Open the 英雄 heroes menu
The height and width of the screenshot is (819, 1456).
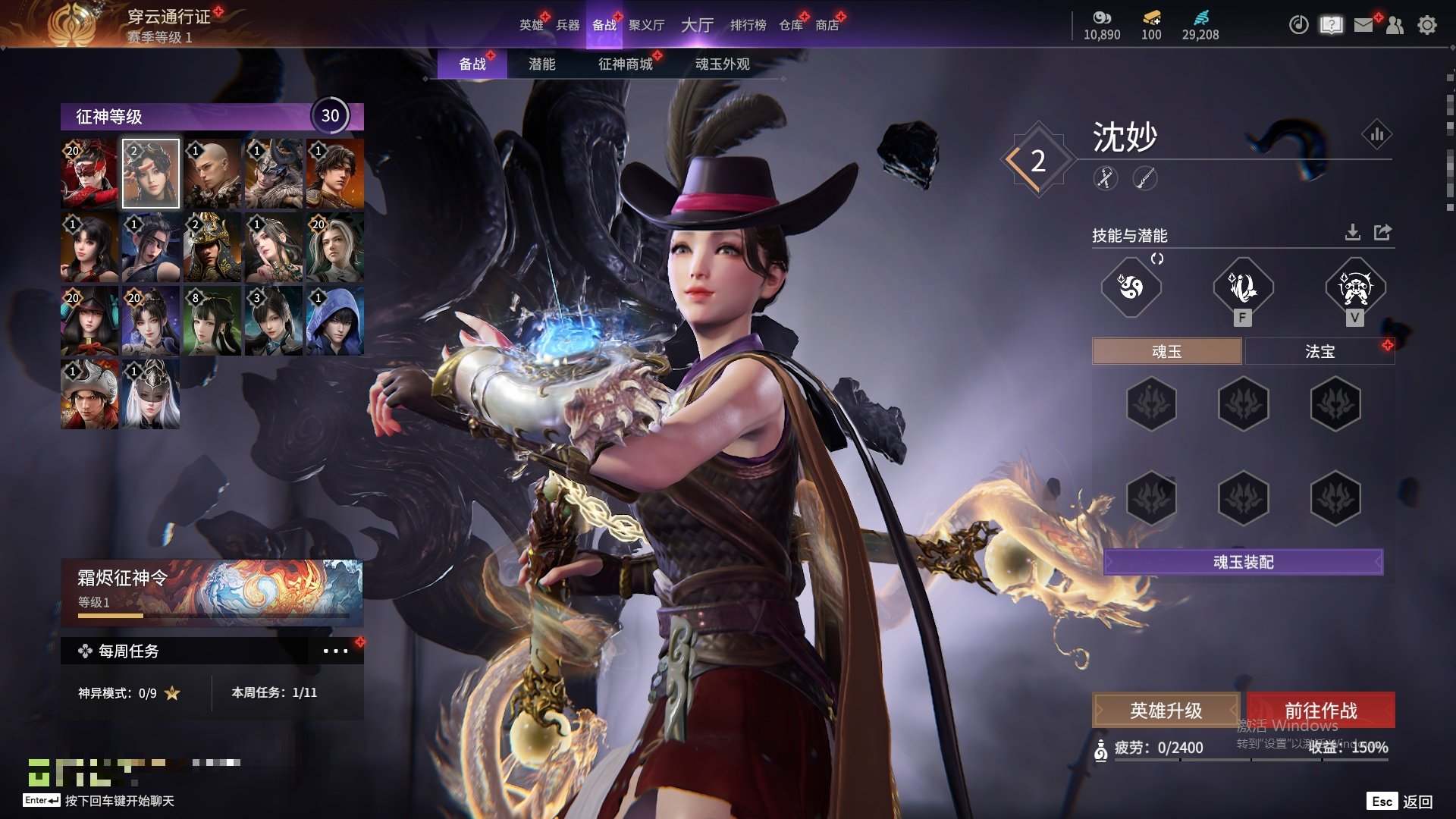coord(531,25)
